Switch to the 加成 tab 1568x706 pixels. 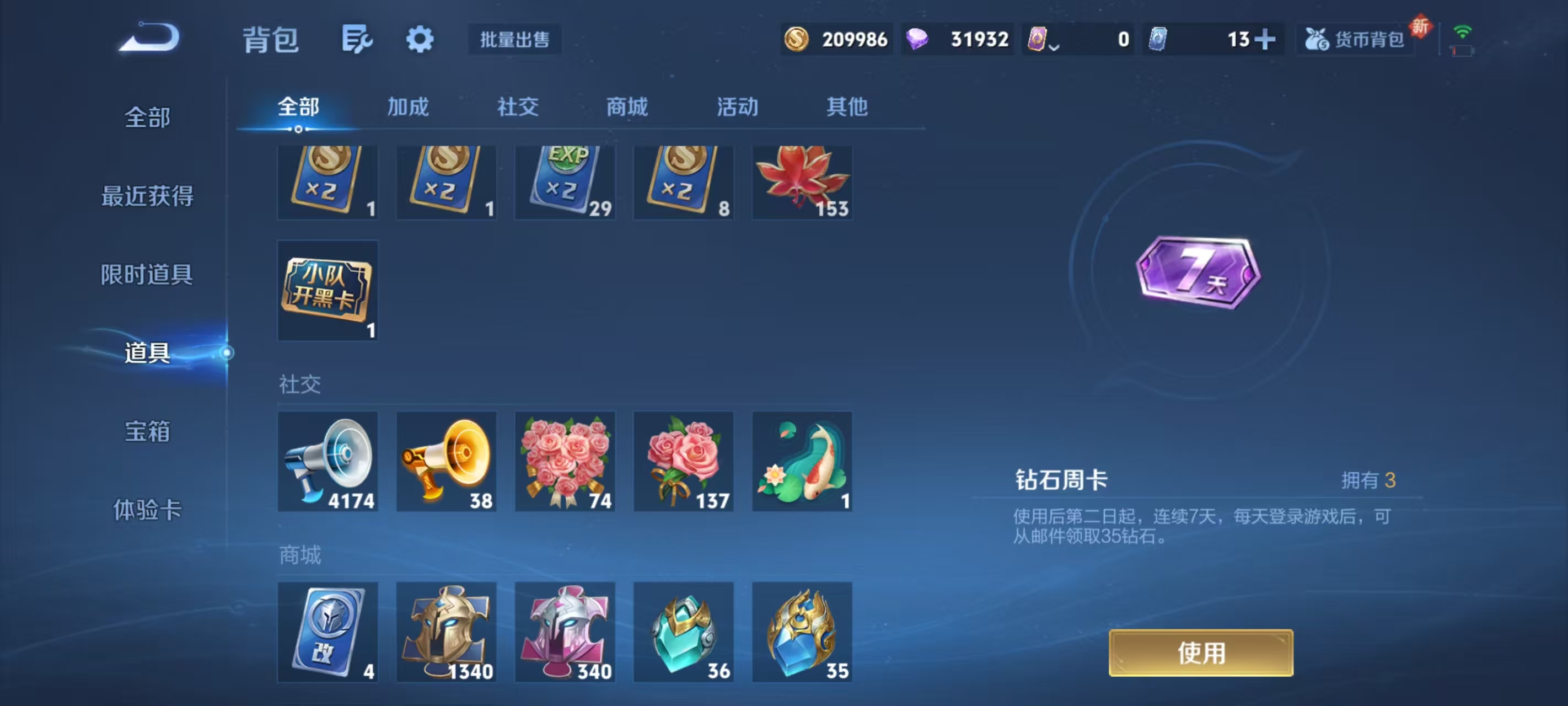406,106
